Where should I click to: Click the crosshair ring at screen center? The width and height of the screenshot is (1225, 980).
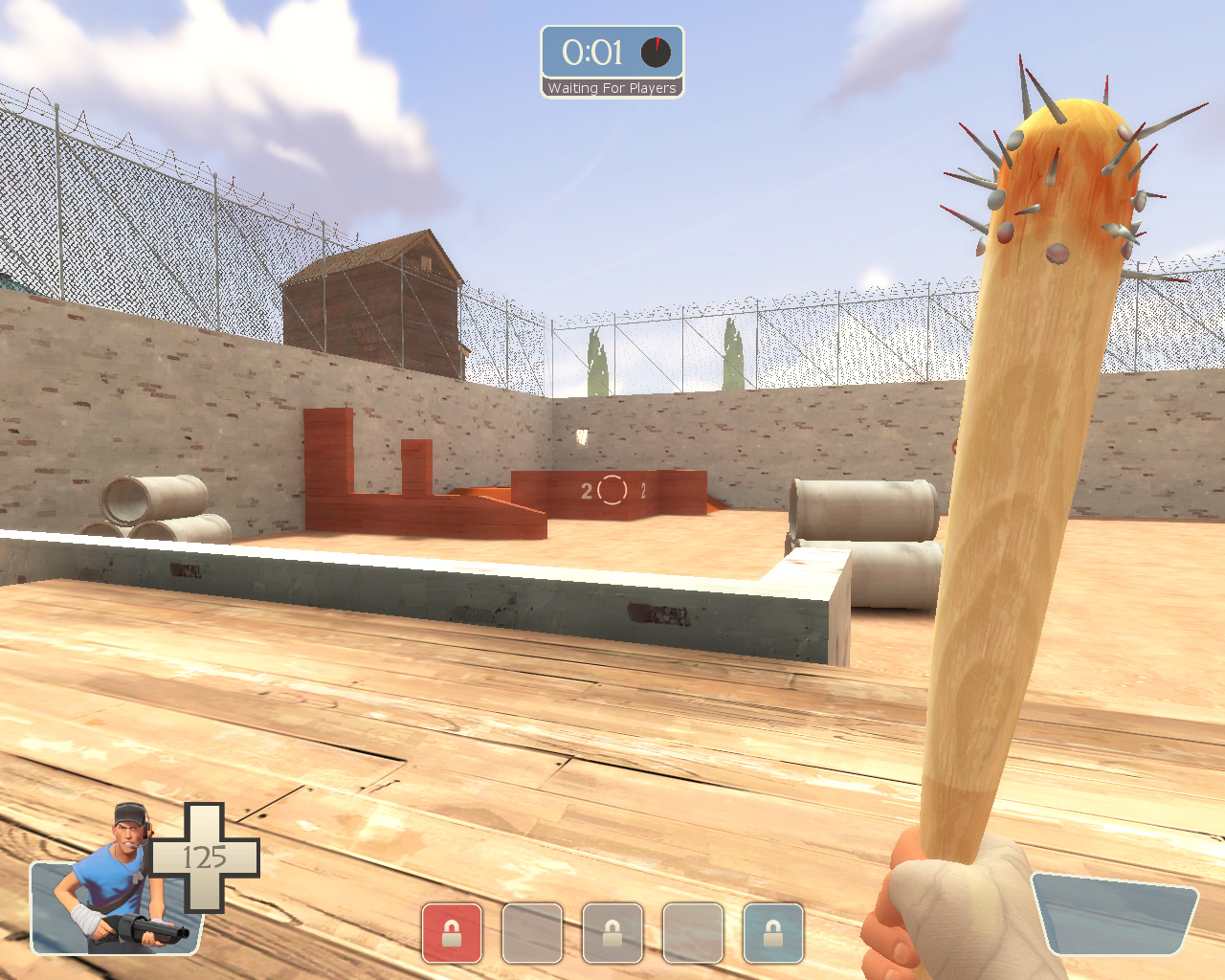coord(612,490)
